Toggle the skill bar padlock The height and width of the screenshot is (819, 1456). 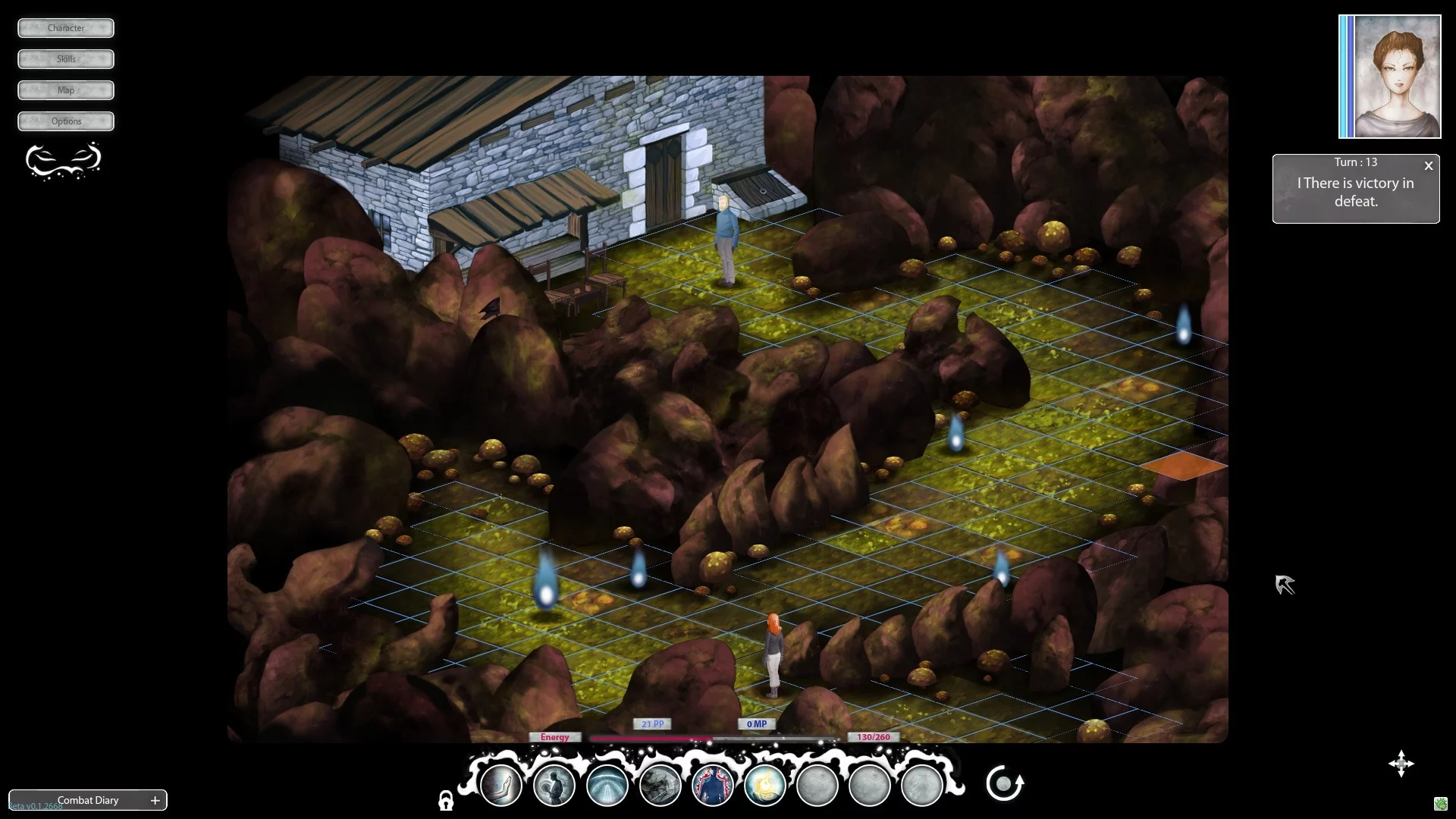pyautogui.click(x=446, y=801)
